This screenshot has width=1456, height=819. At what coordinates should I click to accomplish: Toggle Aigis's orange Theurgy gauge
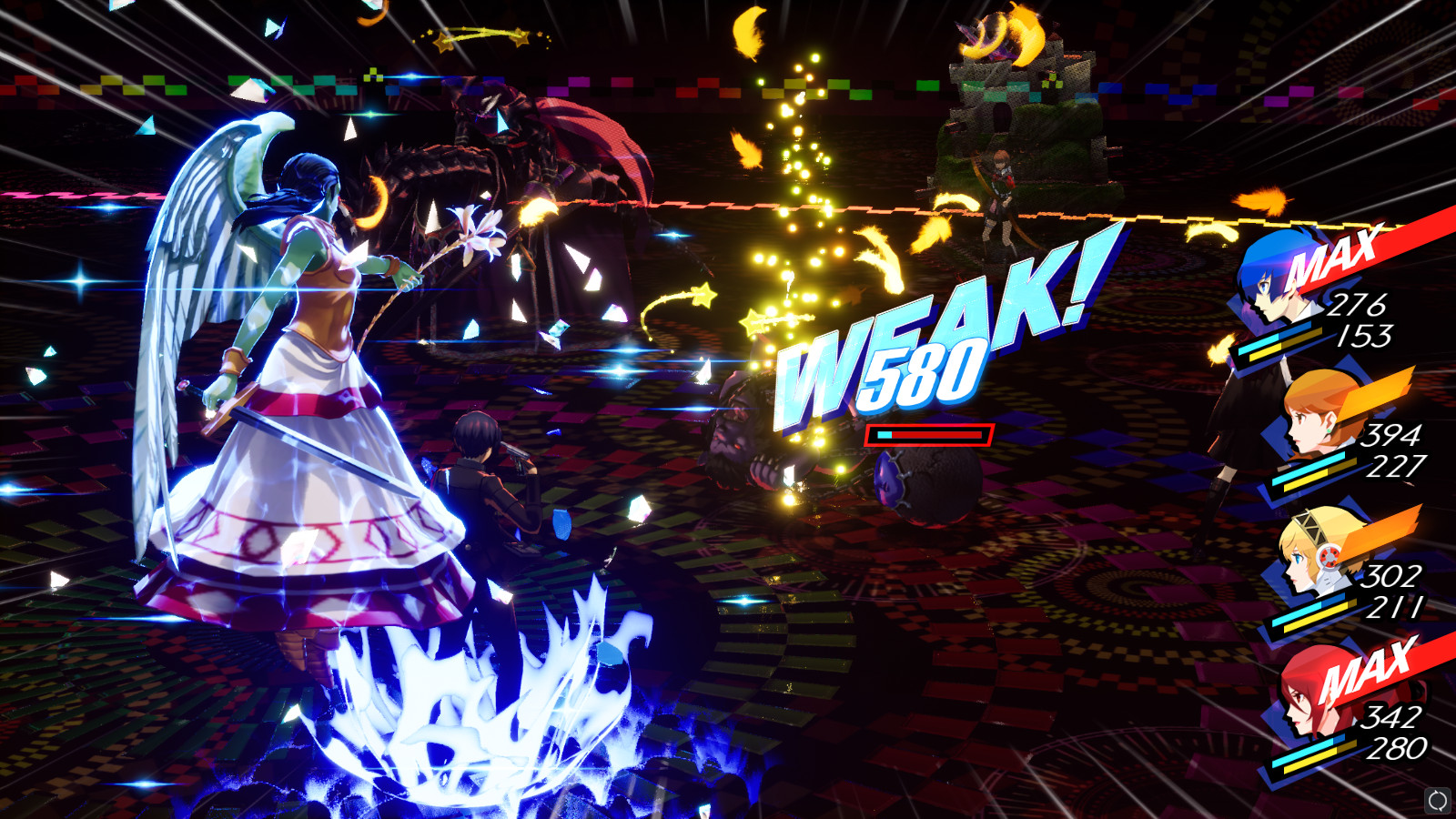(1374, 532)
